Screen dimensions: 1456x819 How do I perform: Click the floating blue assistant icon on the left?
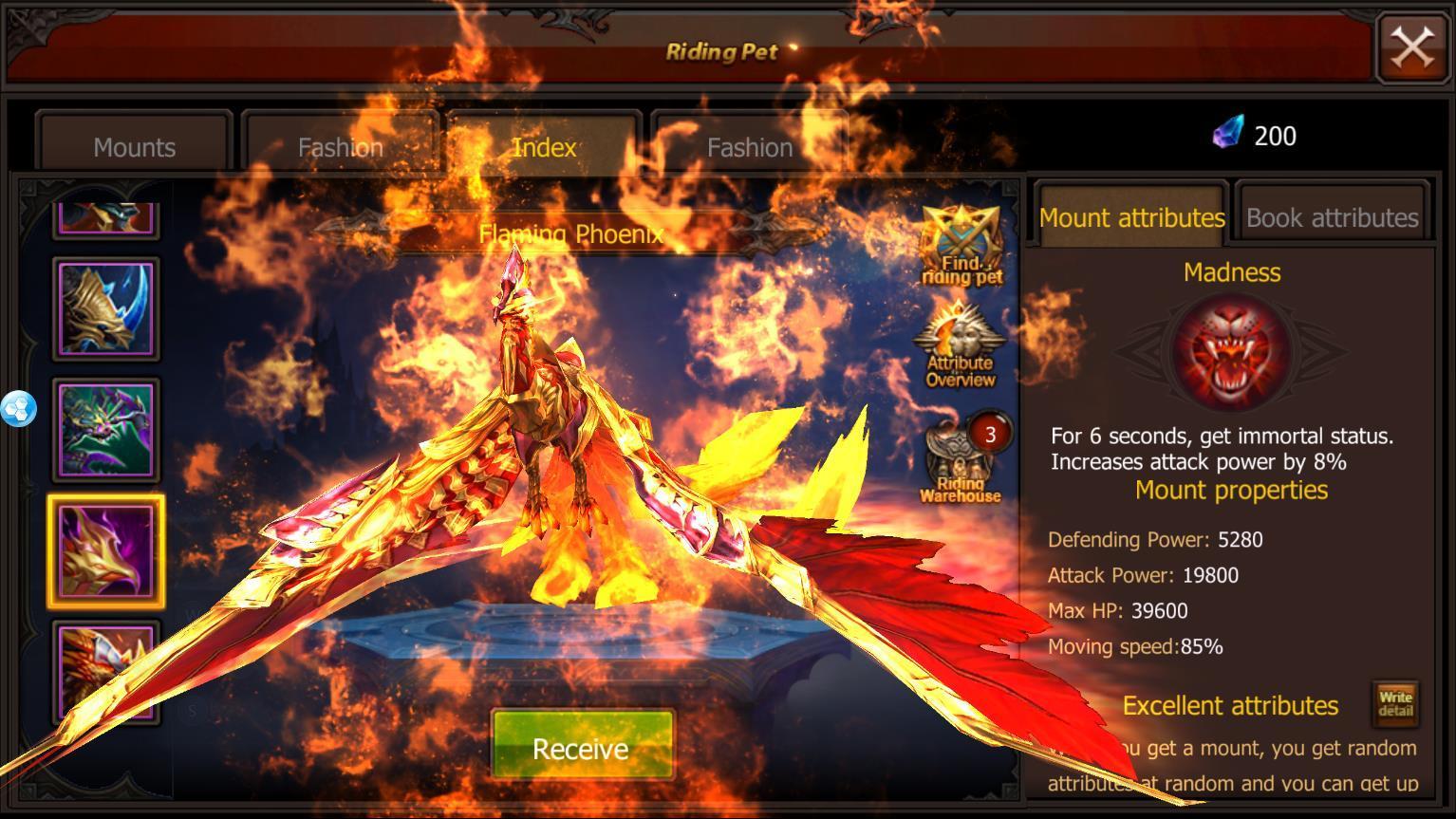[17, 408]
